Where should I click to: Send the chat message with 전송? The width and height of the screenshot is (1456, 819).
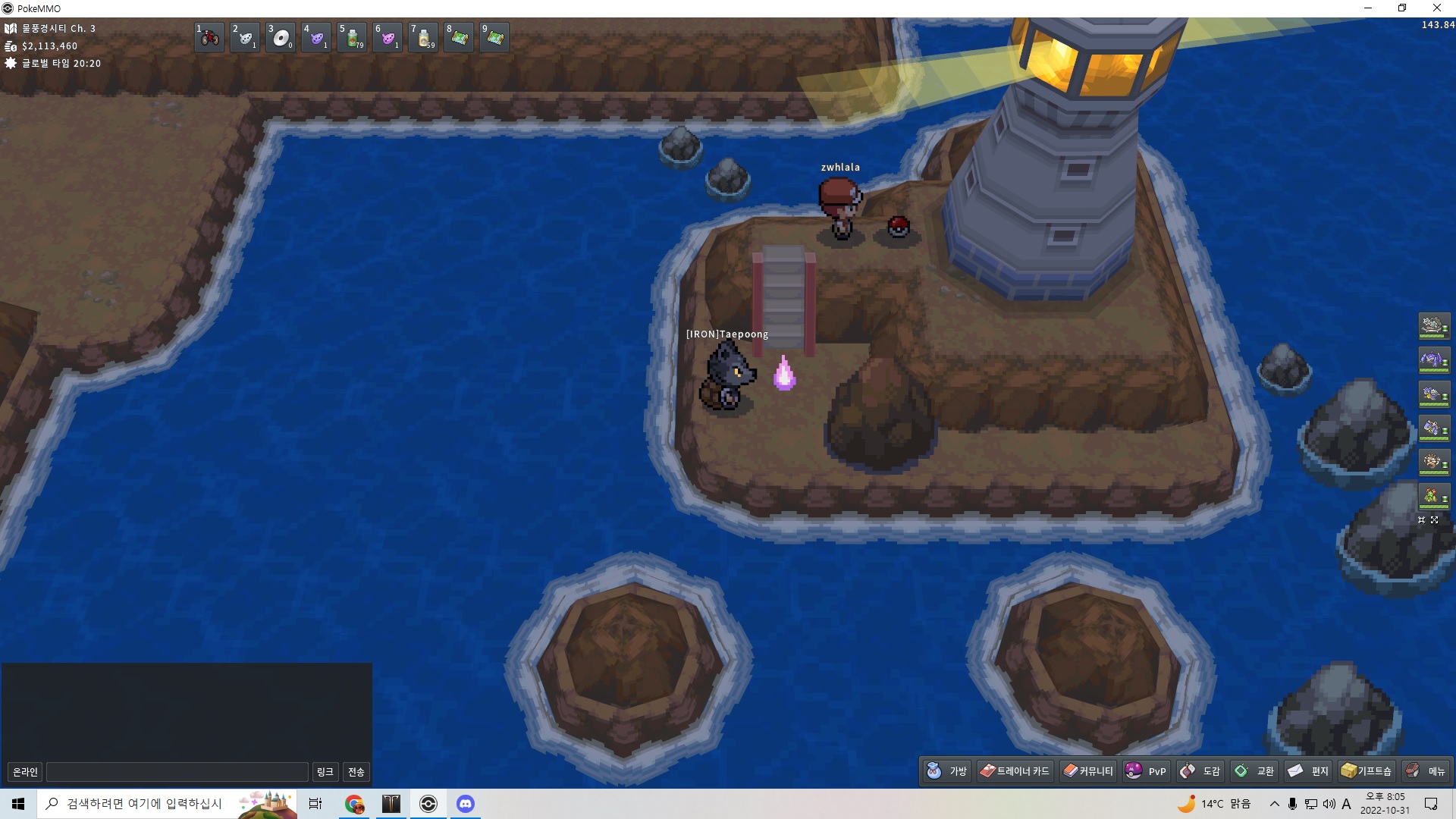(356, 772)
